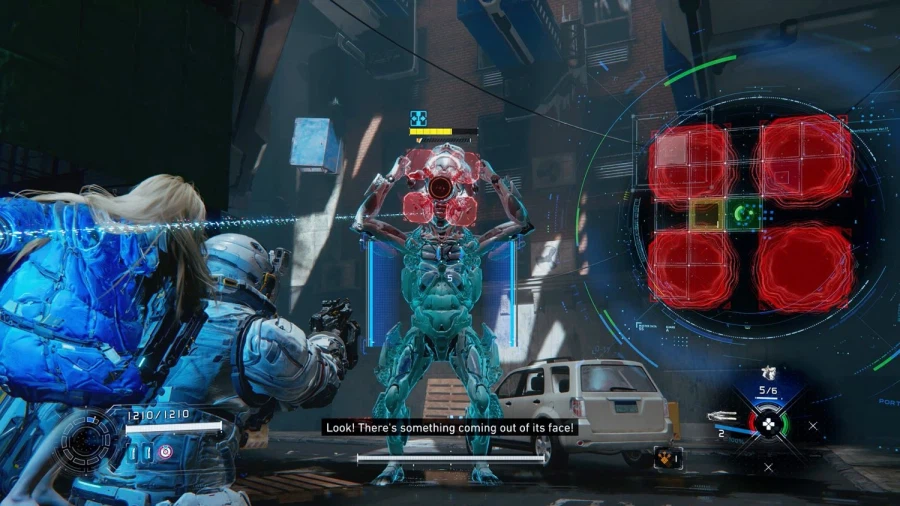
Task: Click the blue target marker above the enemy
Action: point(419,118)
